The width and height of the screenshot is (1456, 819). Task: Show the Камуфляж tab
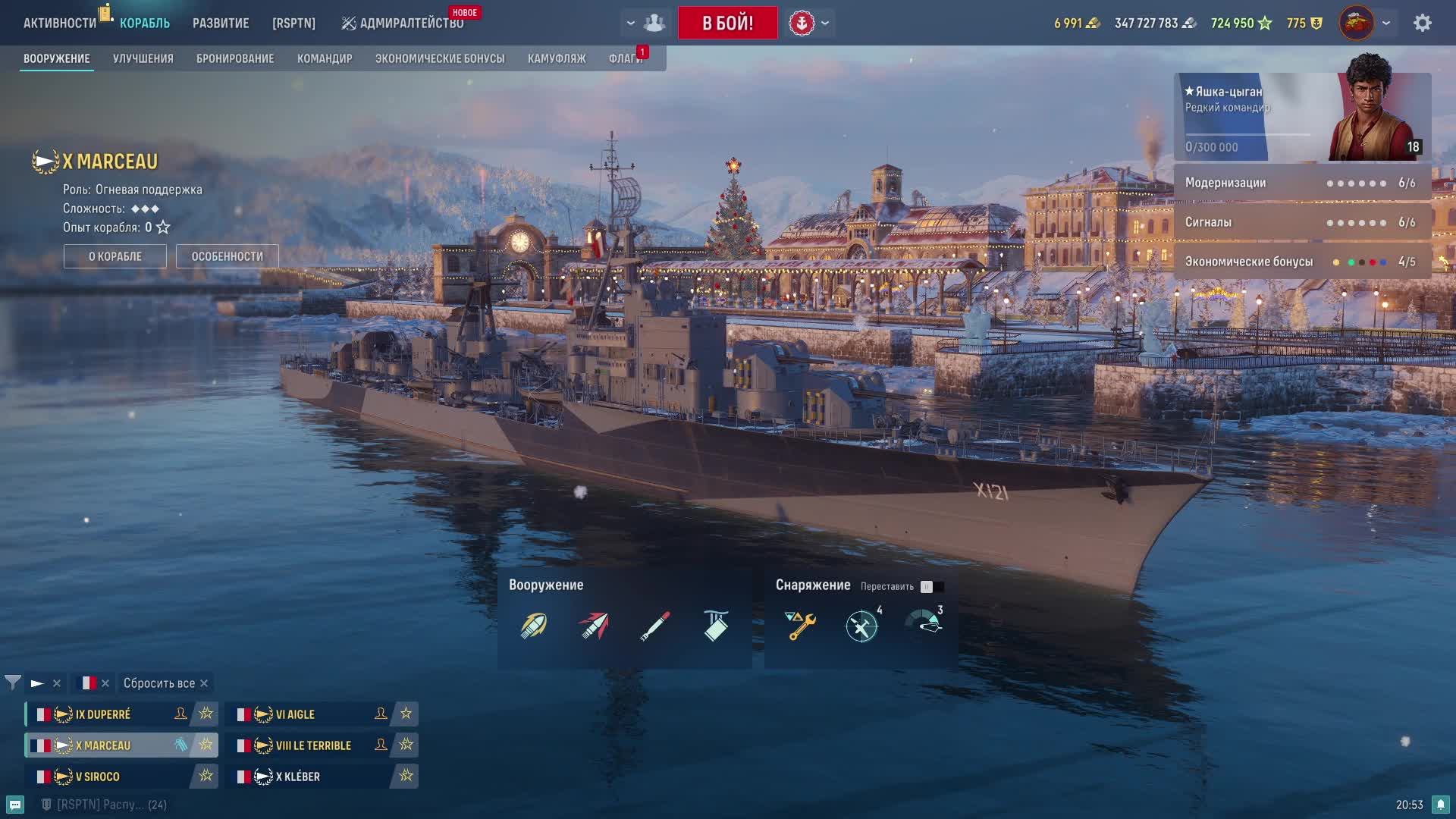point(557,58)
